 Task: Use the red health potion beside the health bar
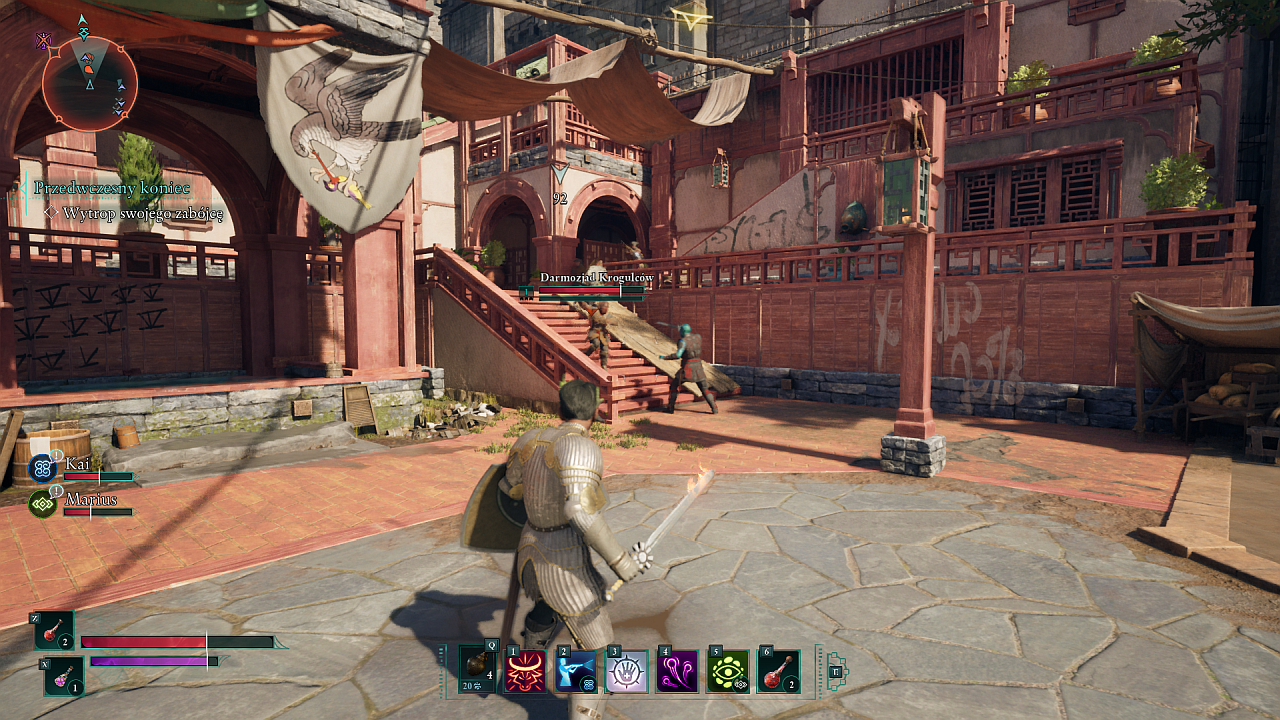pos(54,631)
